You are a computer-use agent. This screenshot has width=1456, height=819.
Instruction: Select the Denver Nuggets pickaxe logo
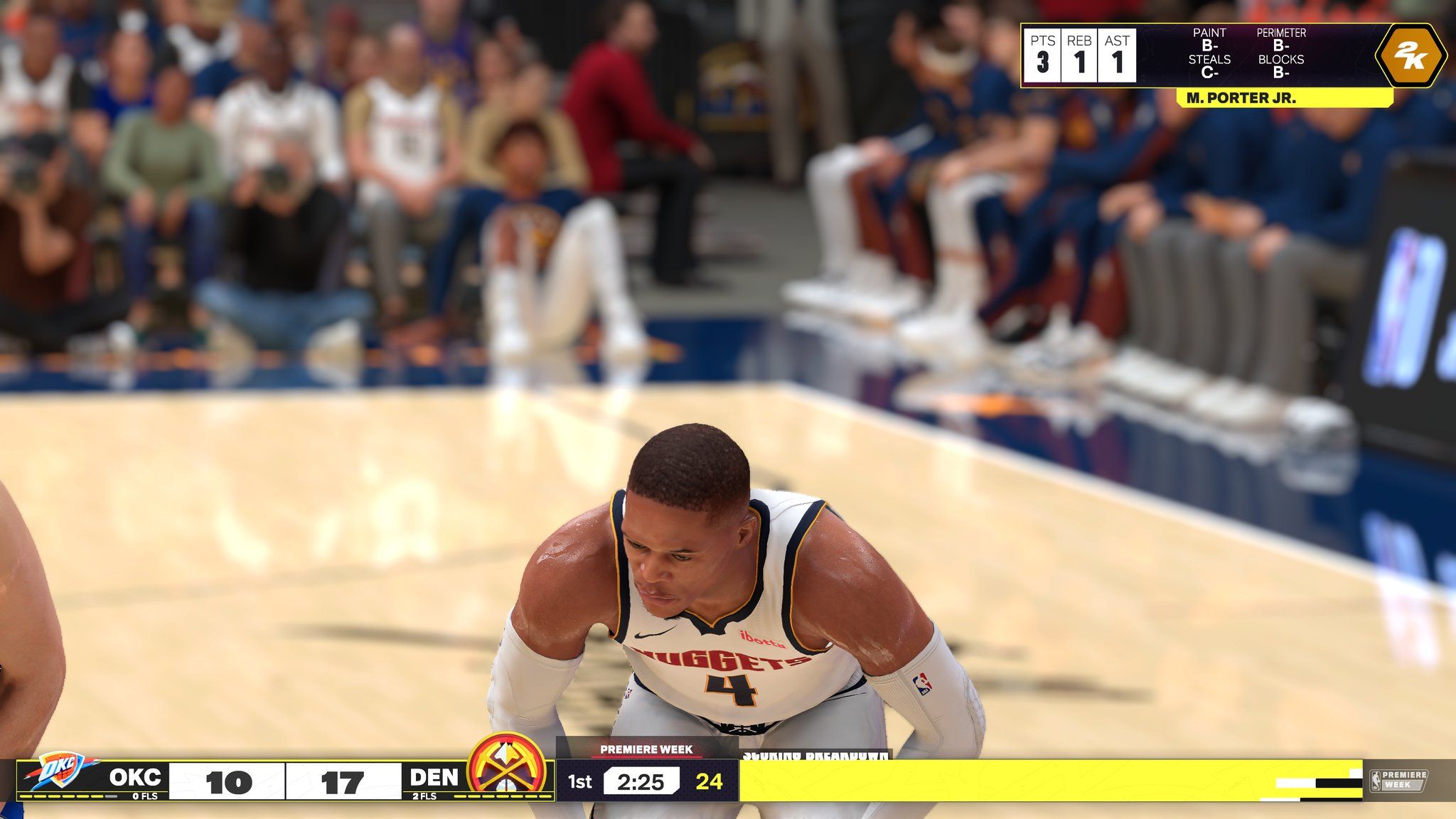[x=507, y=769]
